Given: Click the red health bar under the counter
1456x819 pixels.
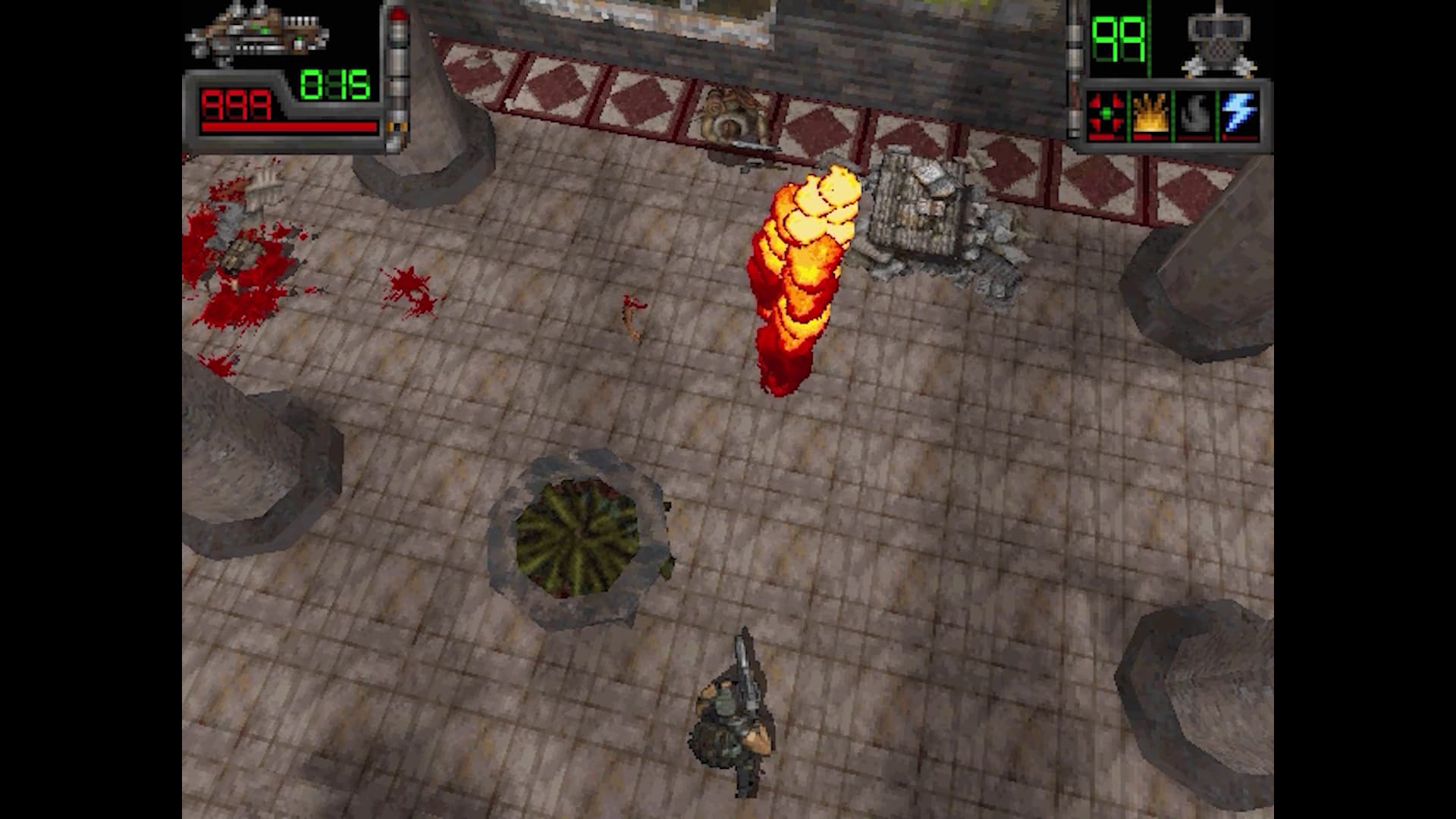Looking at the screenshot, I should [x=288, y=127].
